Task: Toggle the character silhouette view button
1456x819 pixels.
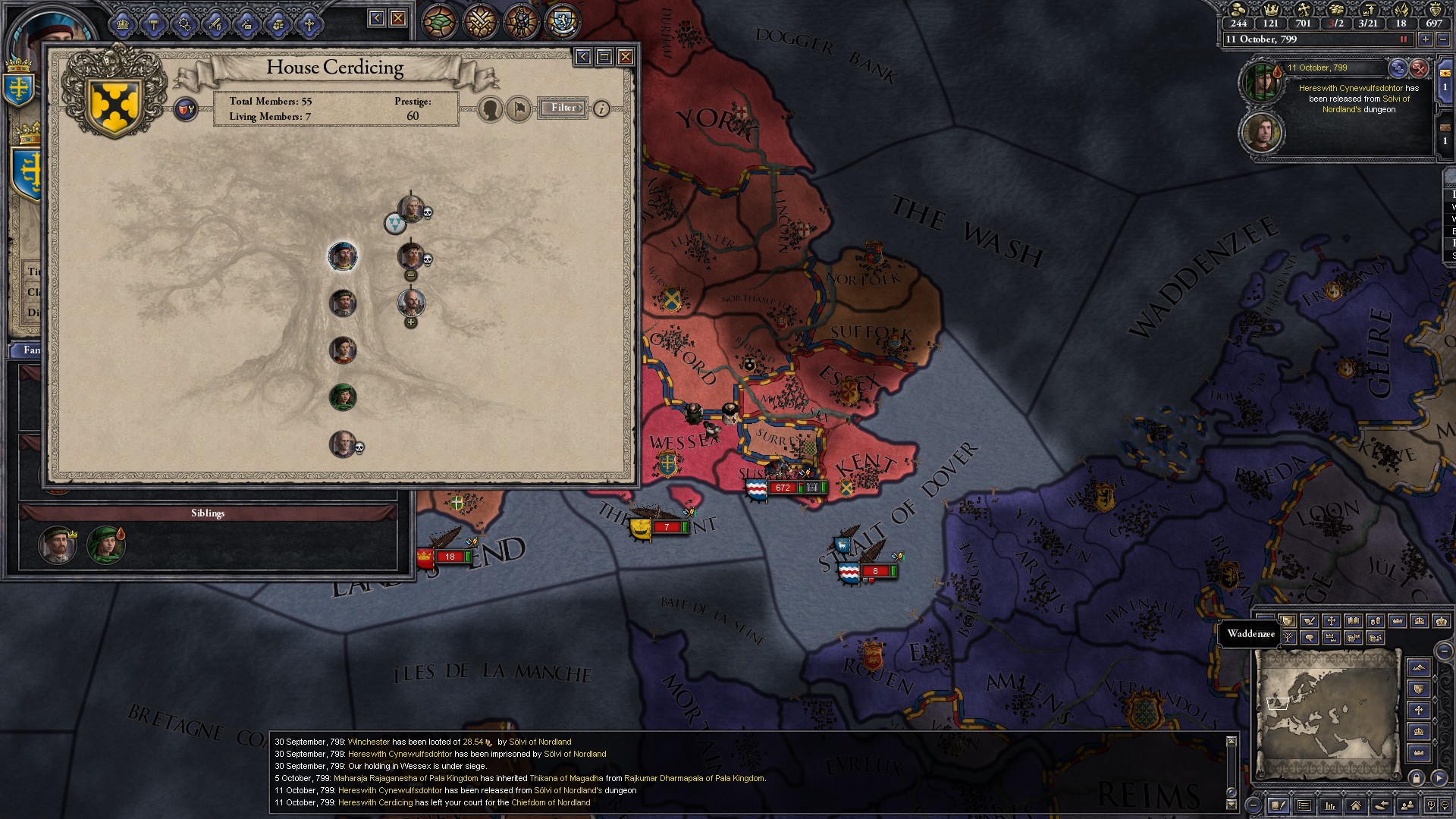Action: click(x=491, y=109)
